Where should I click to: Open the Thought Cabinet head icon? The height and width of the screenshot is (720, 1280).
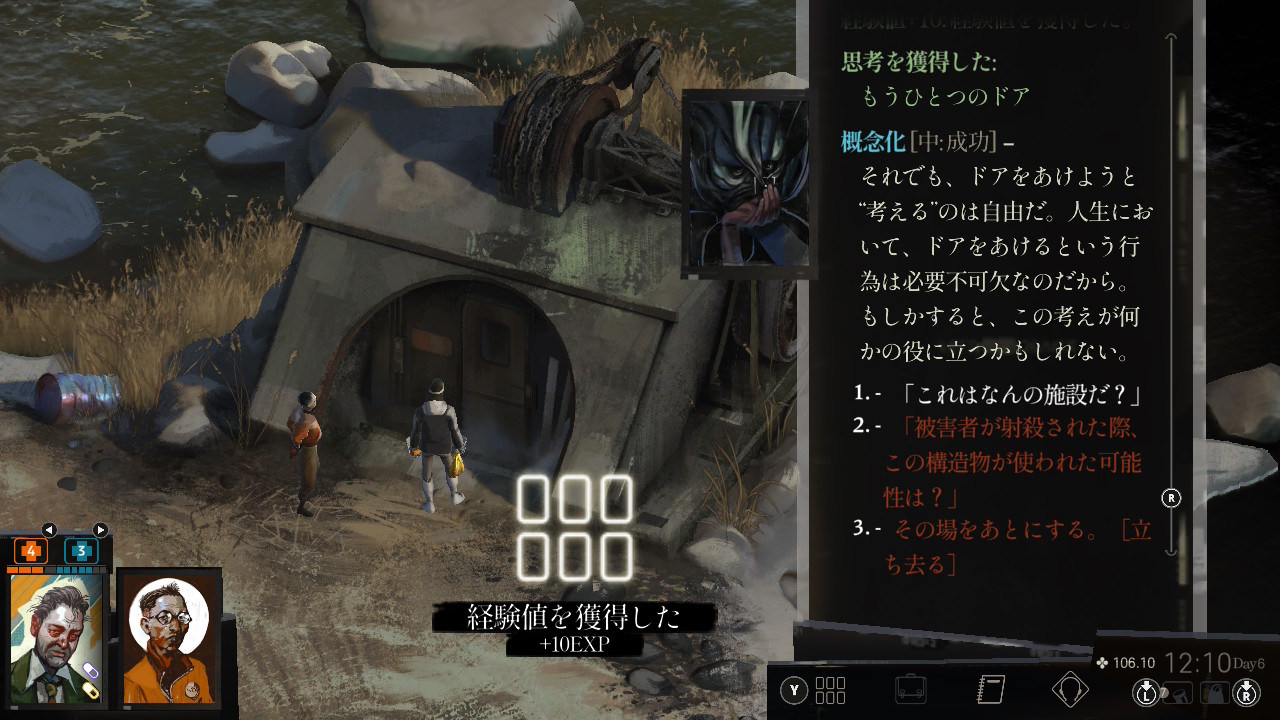1070,690
